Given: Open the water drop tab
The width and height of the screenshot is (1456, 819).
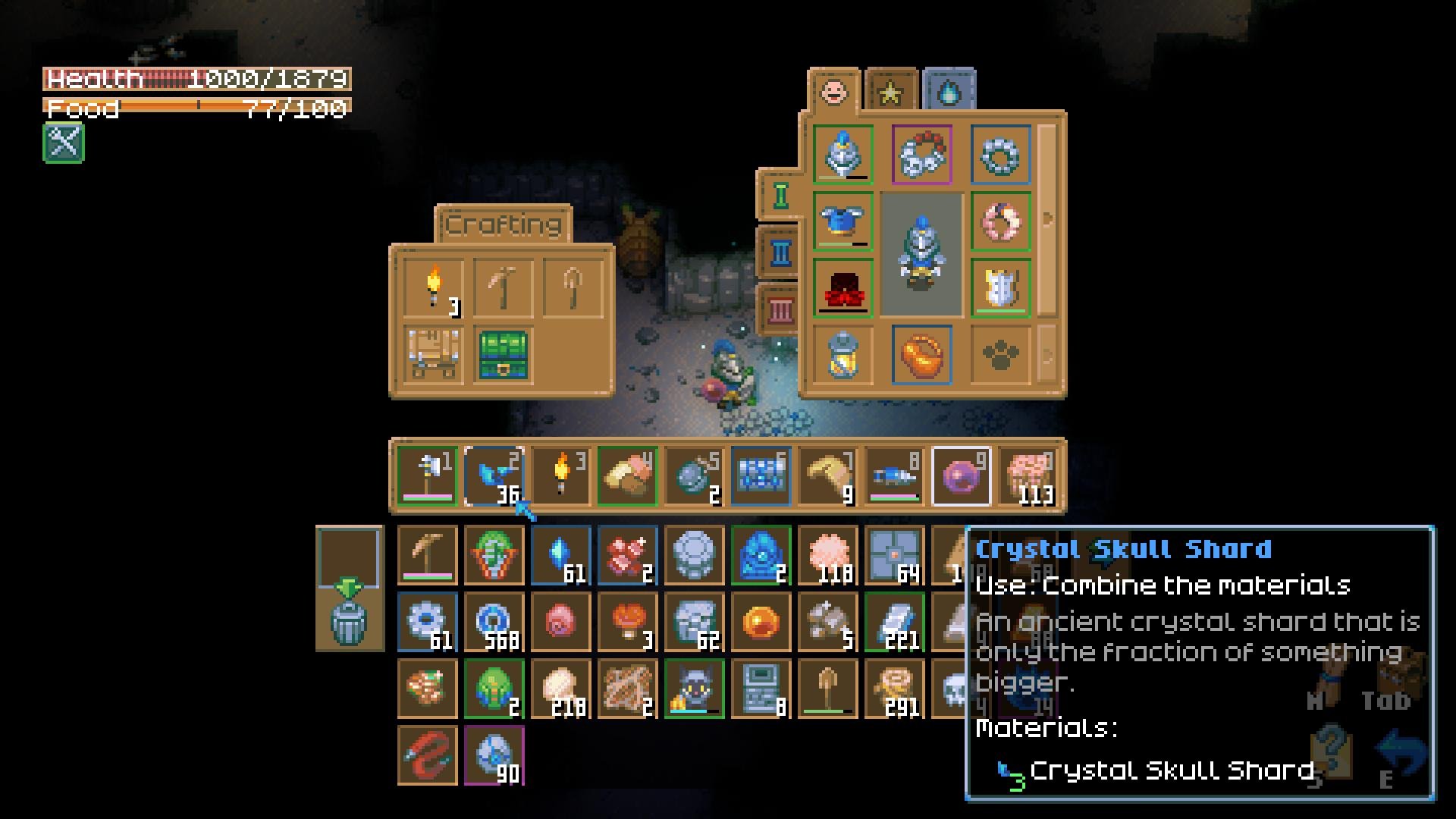Looking at the screenshot, I should [949, 93].
